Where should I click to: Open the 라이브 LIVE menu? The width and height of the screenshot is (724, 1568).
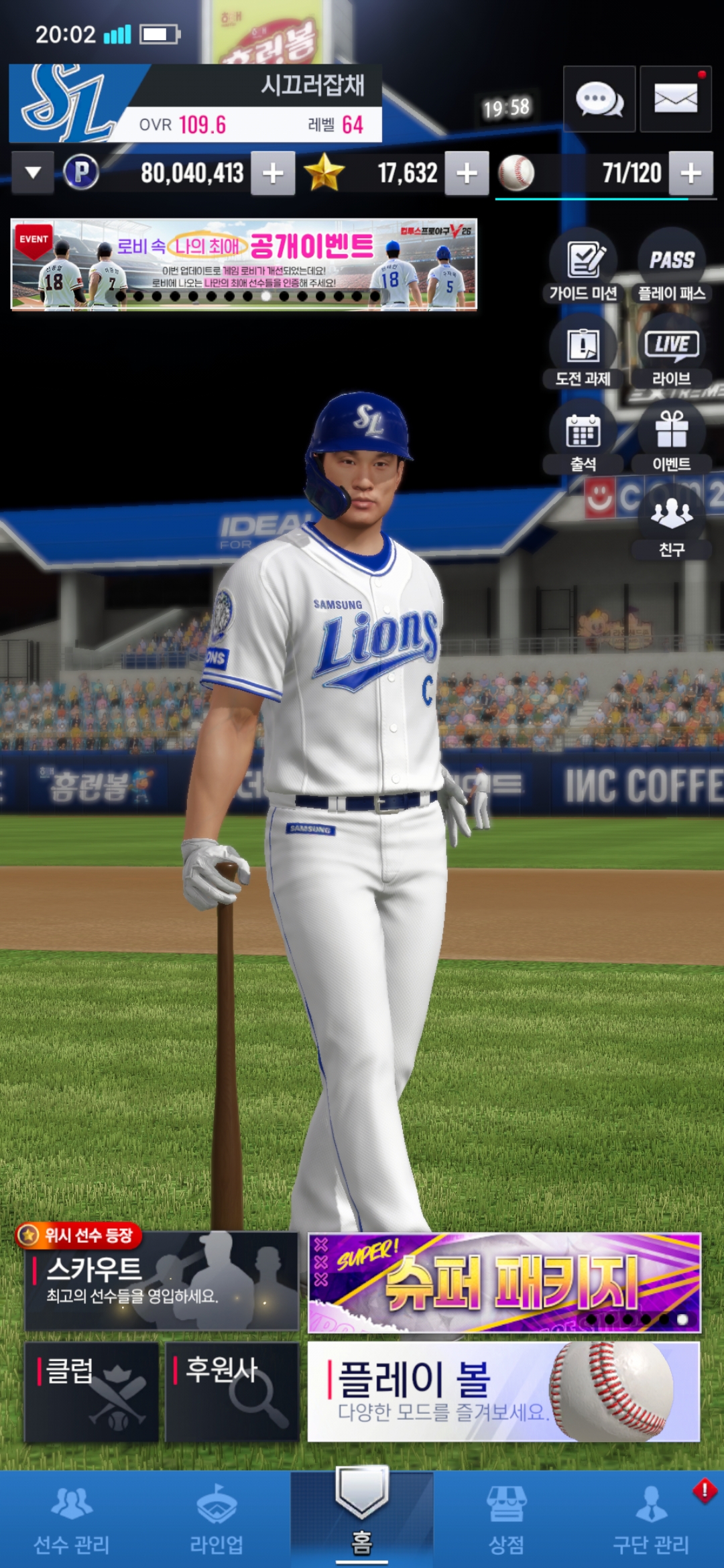pyautogui.click(x=672, y=351)
